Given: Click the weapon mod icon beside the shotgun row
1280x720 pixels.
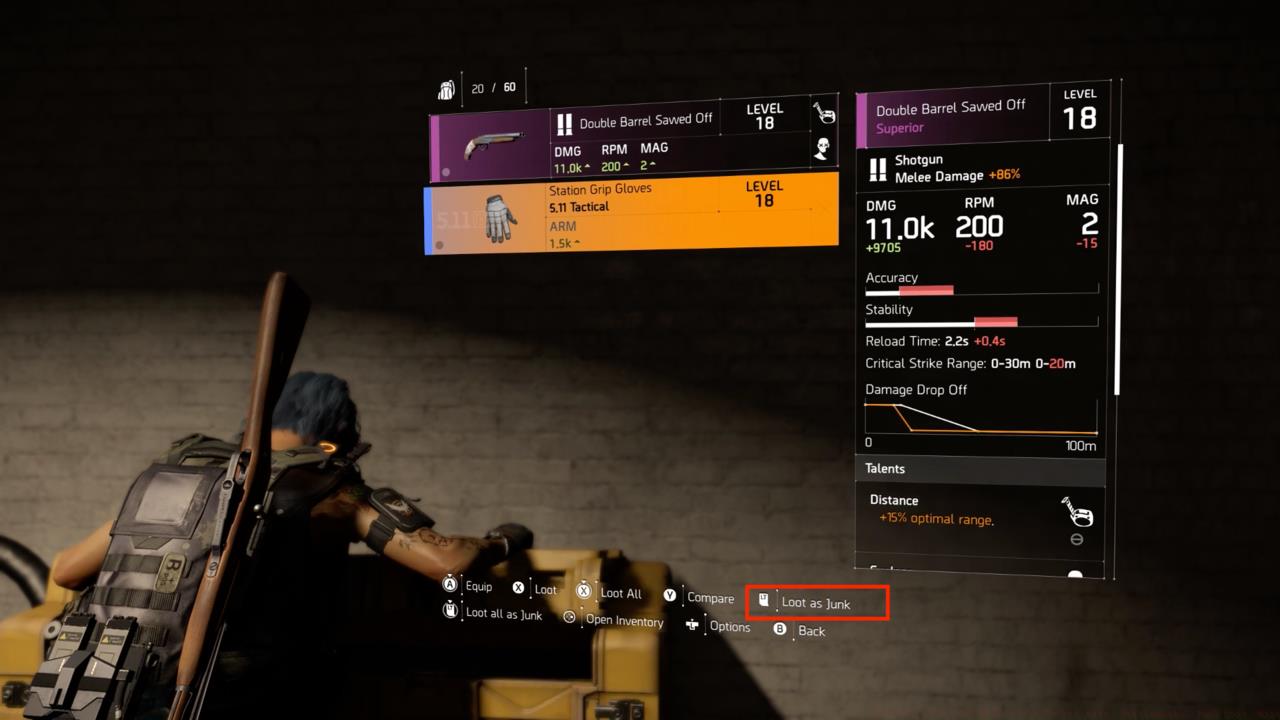Looking at the screenshot, I should tap(823, 112).
